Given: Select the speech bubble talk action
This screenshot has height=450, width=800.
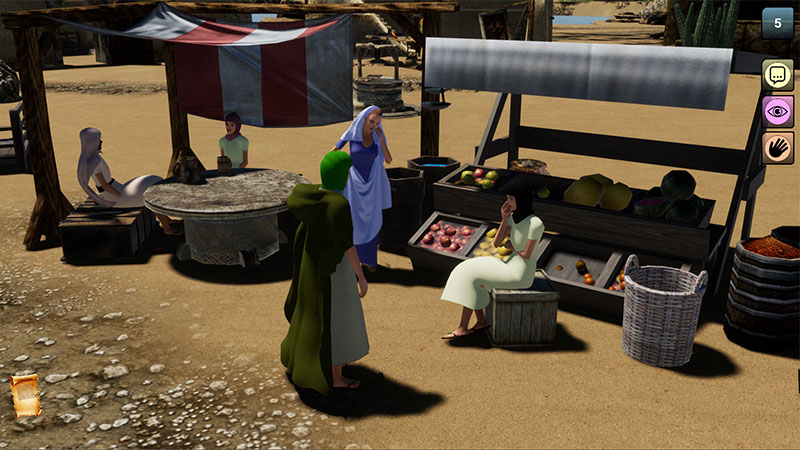Looking at the screenshot, I should 777,75.
